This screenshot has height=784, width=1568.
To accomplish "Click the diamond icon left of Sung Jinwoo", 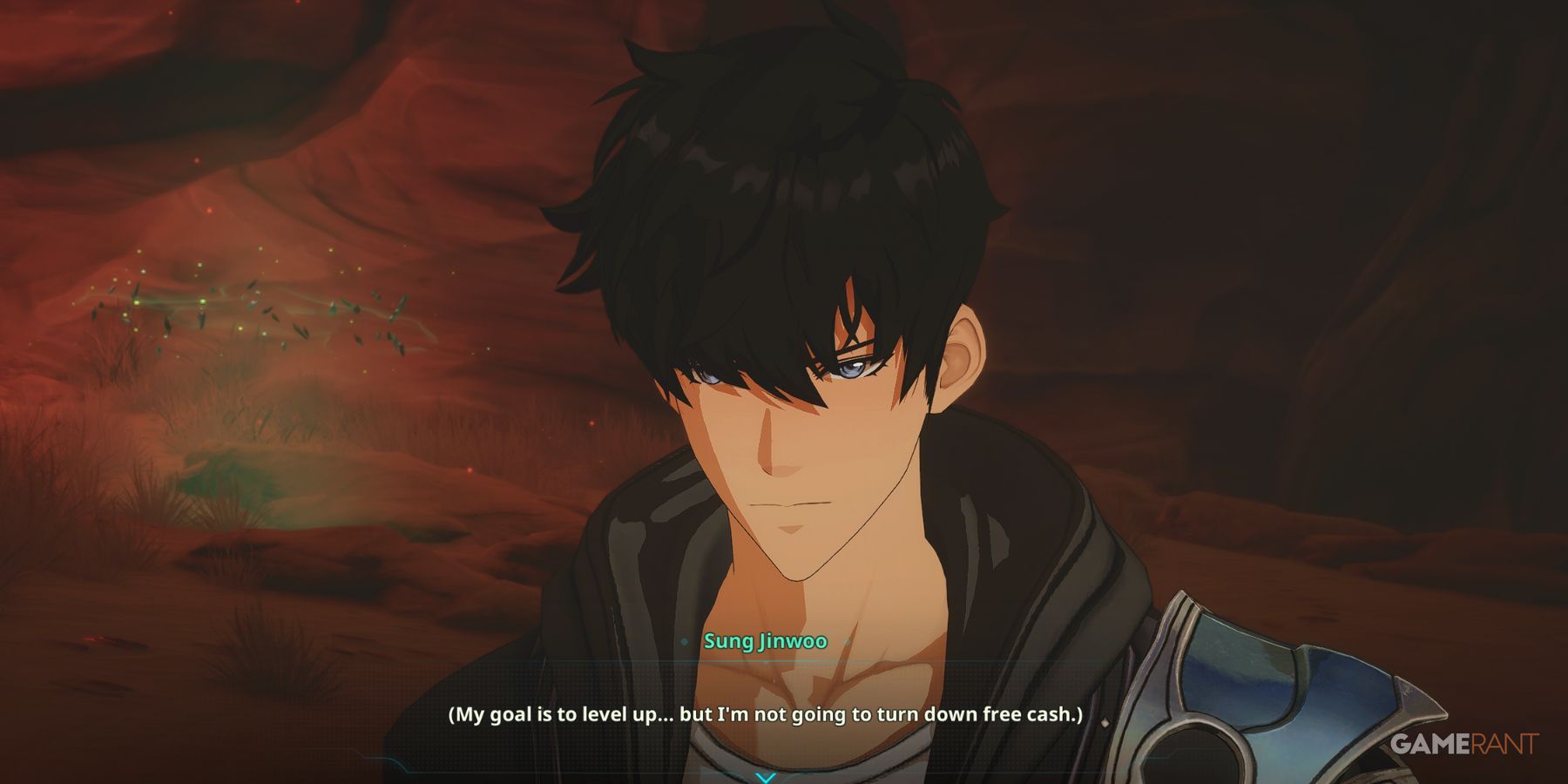I will click(x=684, y=640).
